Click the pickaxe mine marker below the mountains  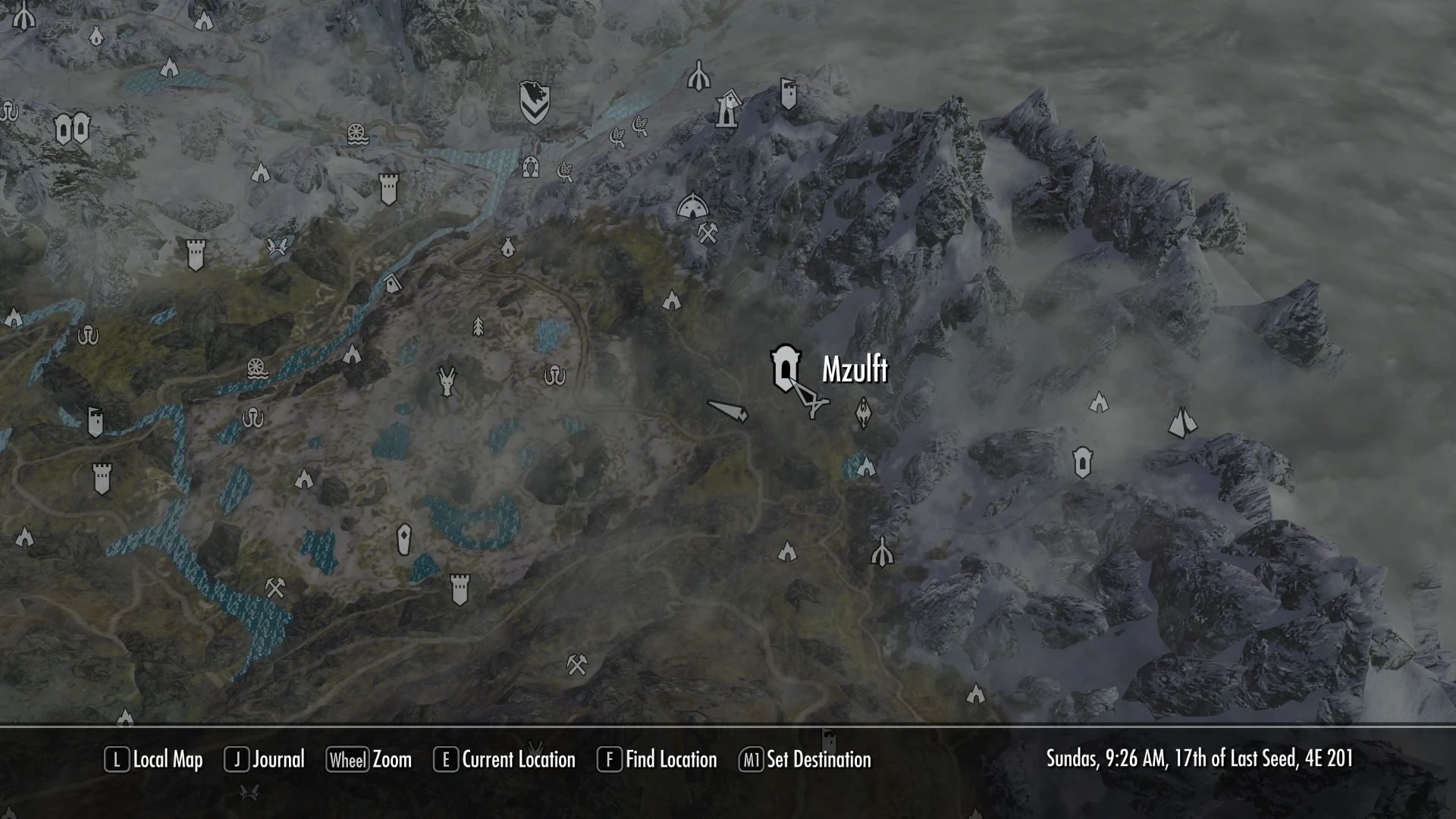(x=708, y=232)
